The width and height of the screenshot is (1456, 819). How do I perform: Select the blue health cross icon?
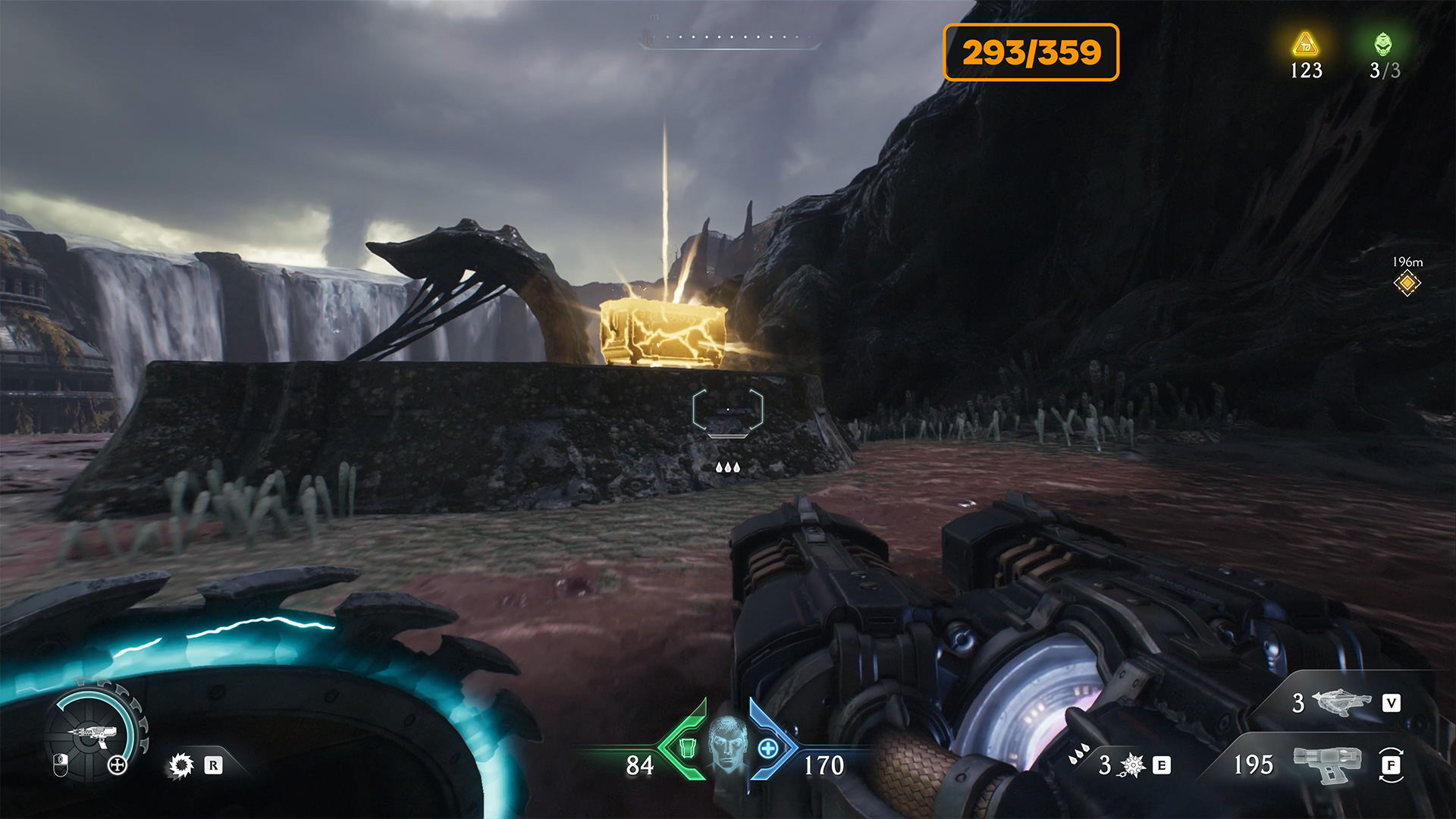click(767, 749)
